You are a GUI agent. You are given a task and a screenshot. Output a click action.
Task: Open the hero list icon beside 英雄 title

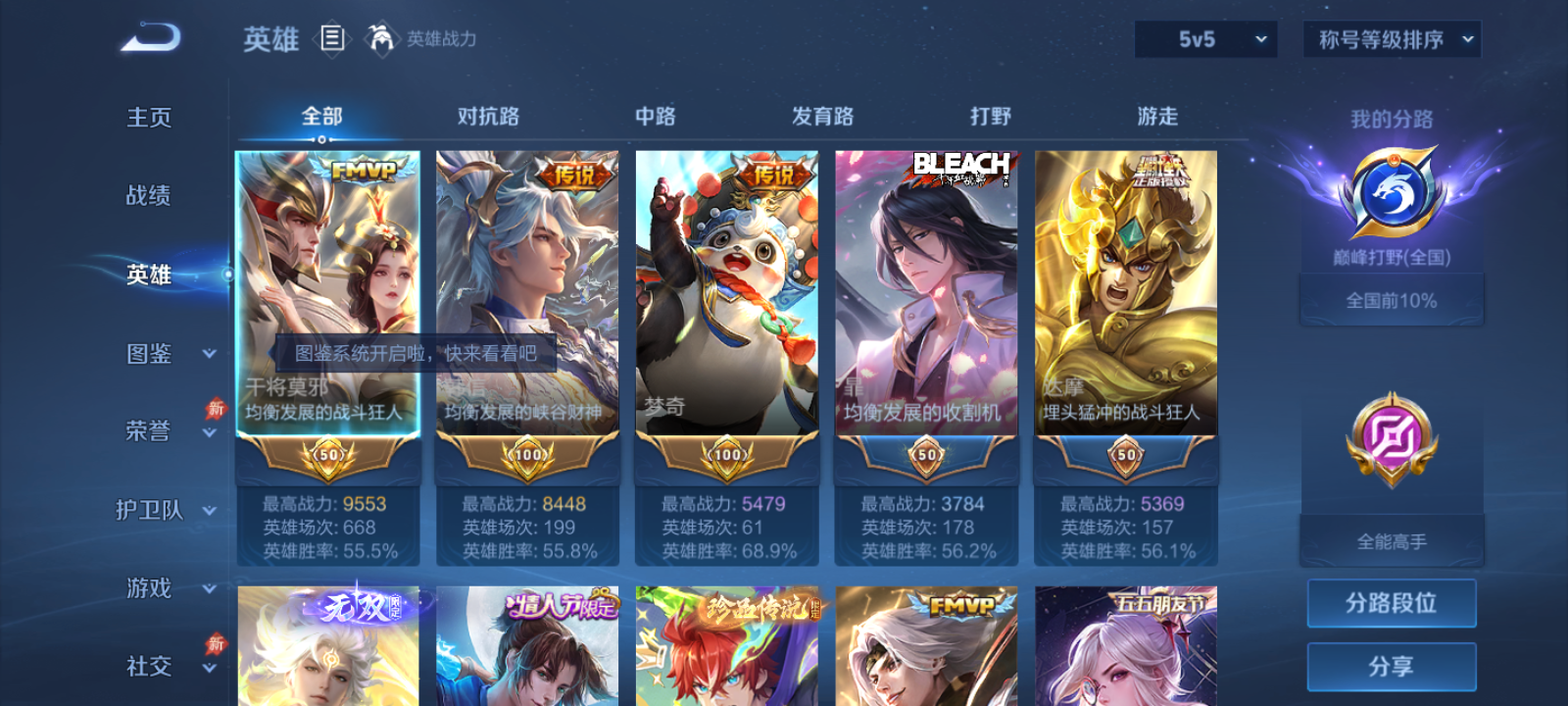pos(332,40)
